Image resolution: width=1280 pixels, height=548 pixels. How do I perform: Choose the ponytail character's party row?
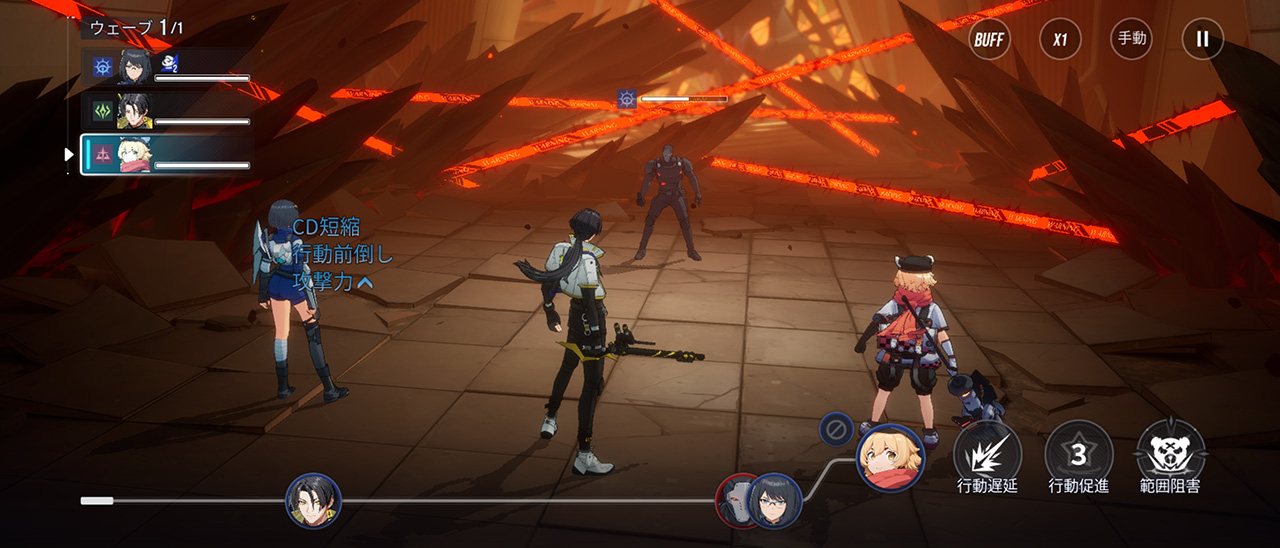(x=166, y=111)
